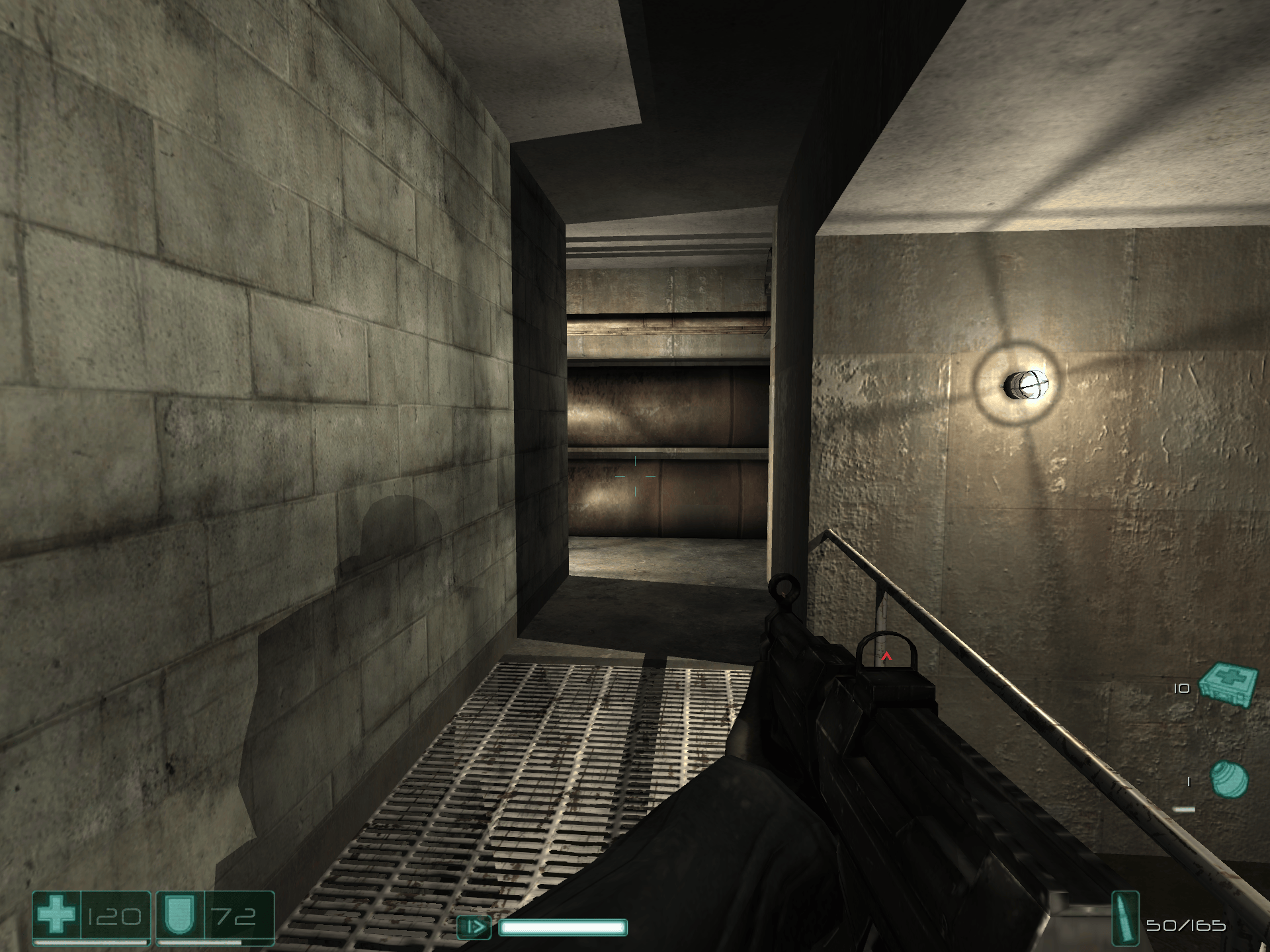The width and height of the screenshot is (1270, 952).
Task: Click the health cross icon
Action: click(x=56, y=916)
